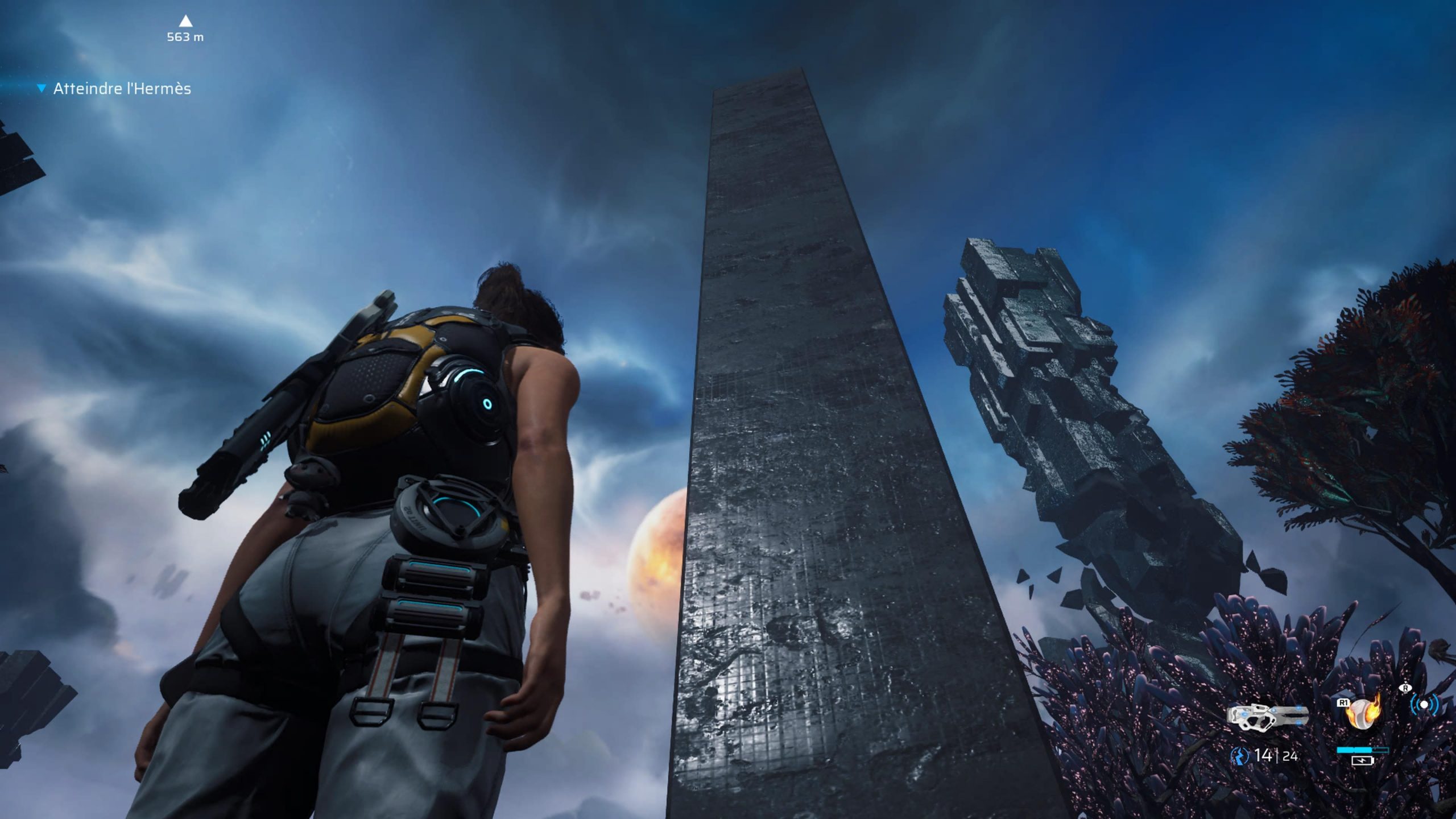The image size is (1456, 819).
Task: Select the equipped white pistol weapon icon
Action: 1267,716
